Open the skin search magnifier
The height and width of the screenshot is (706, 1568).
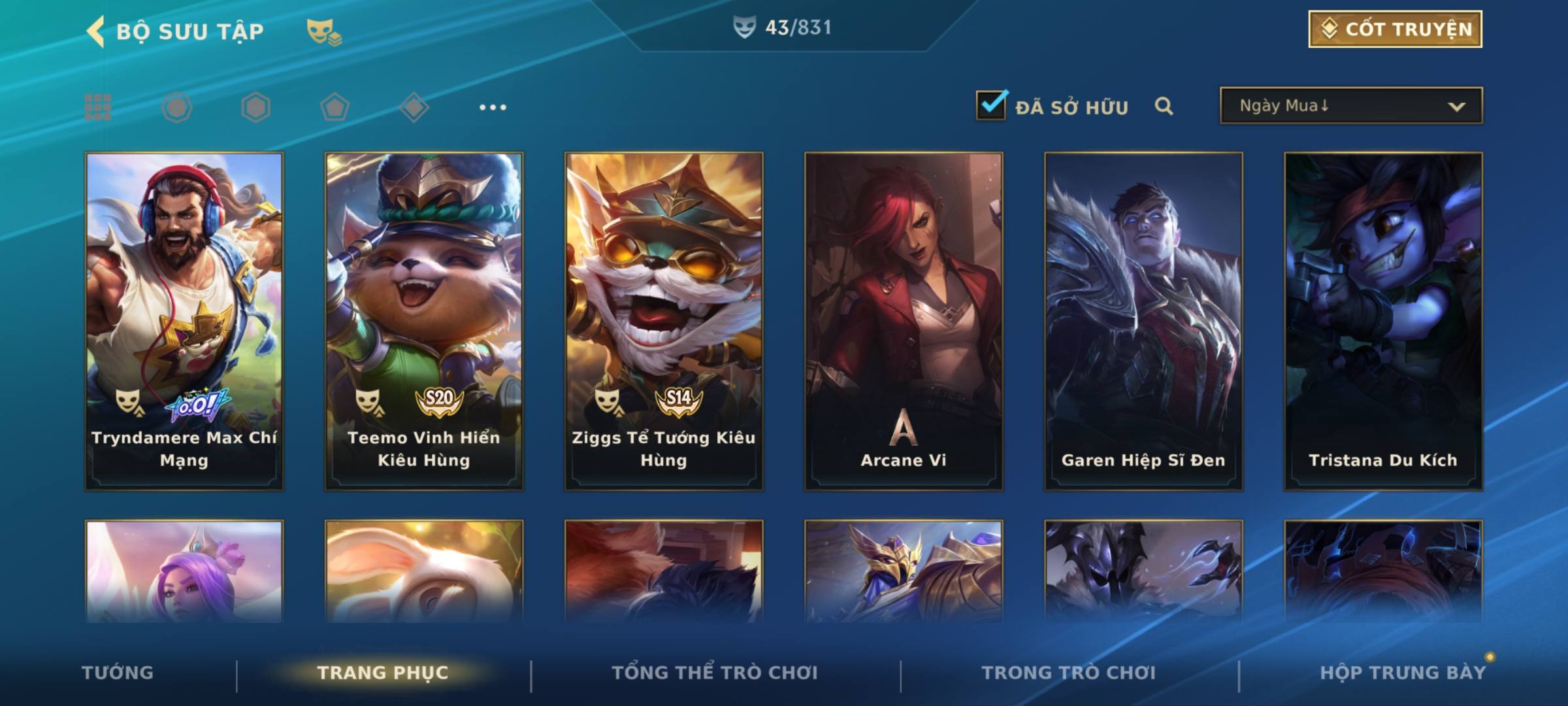click(1164, 106)
